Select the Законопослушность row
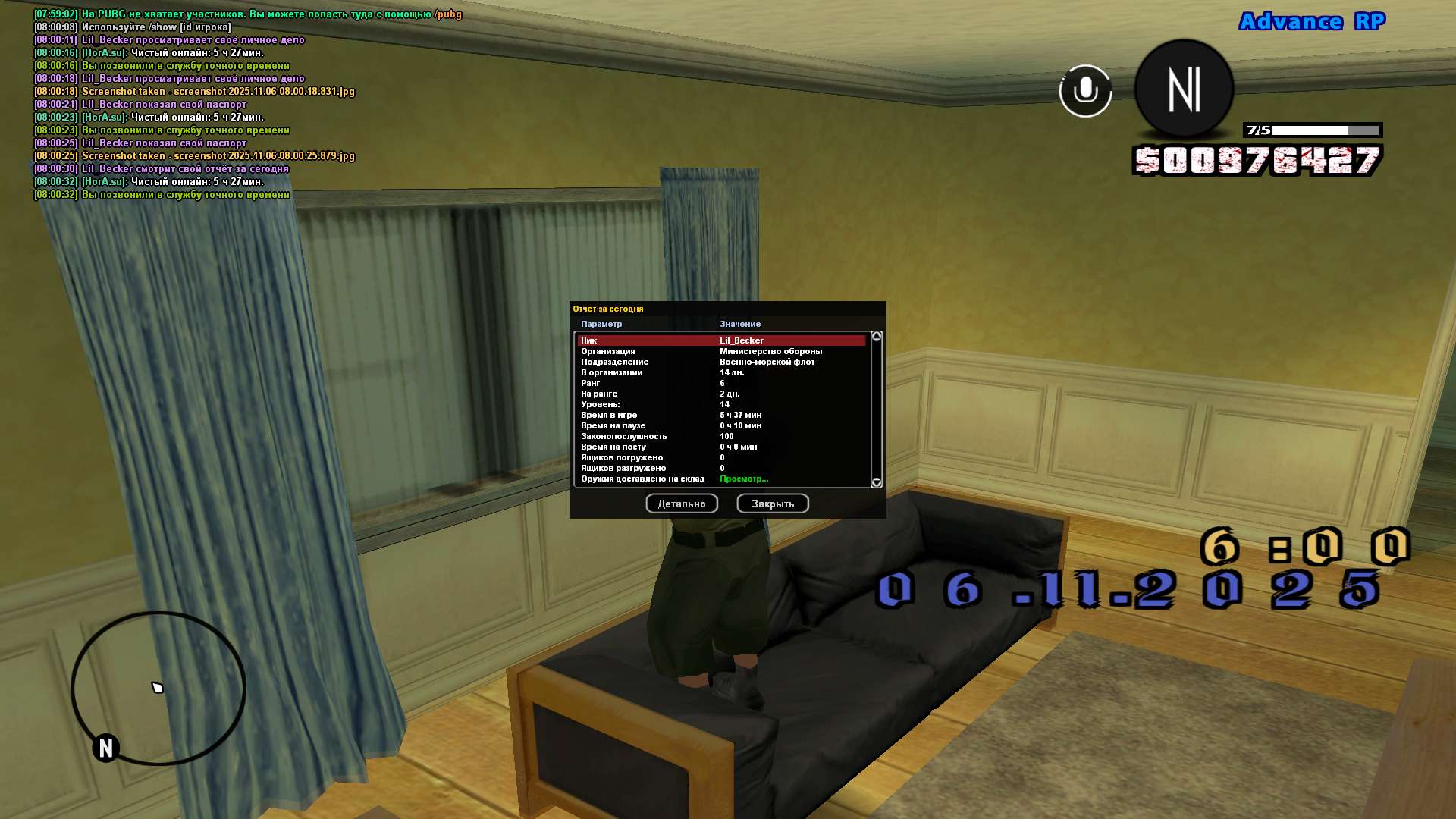Screen dimensions: 1456x819 [x=720, y=436]
